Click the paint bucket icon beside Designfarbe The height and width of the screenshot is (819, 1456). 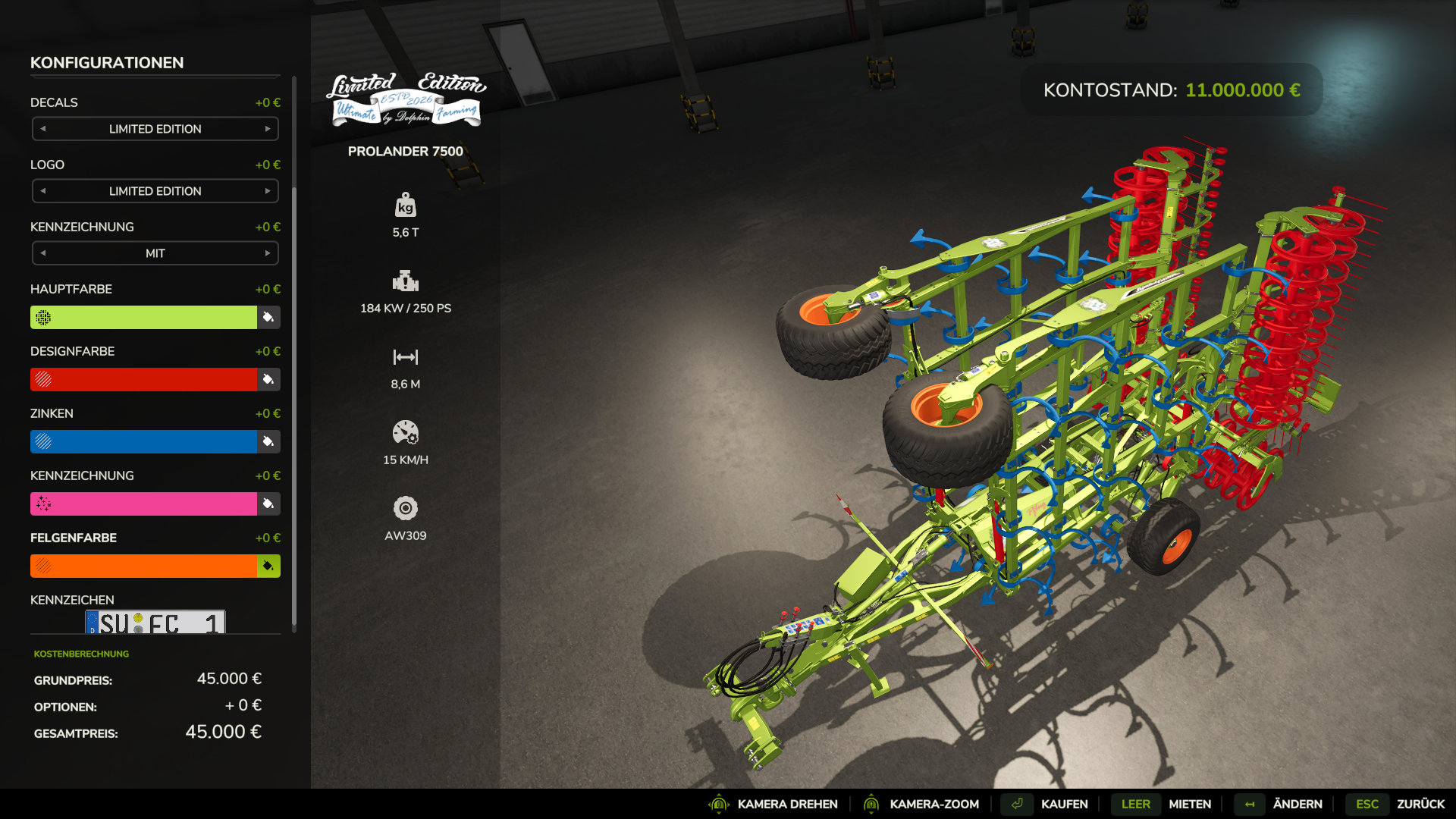click(268, 379)
